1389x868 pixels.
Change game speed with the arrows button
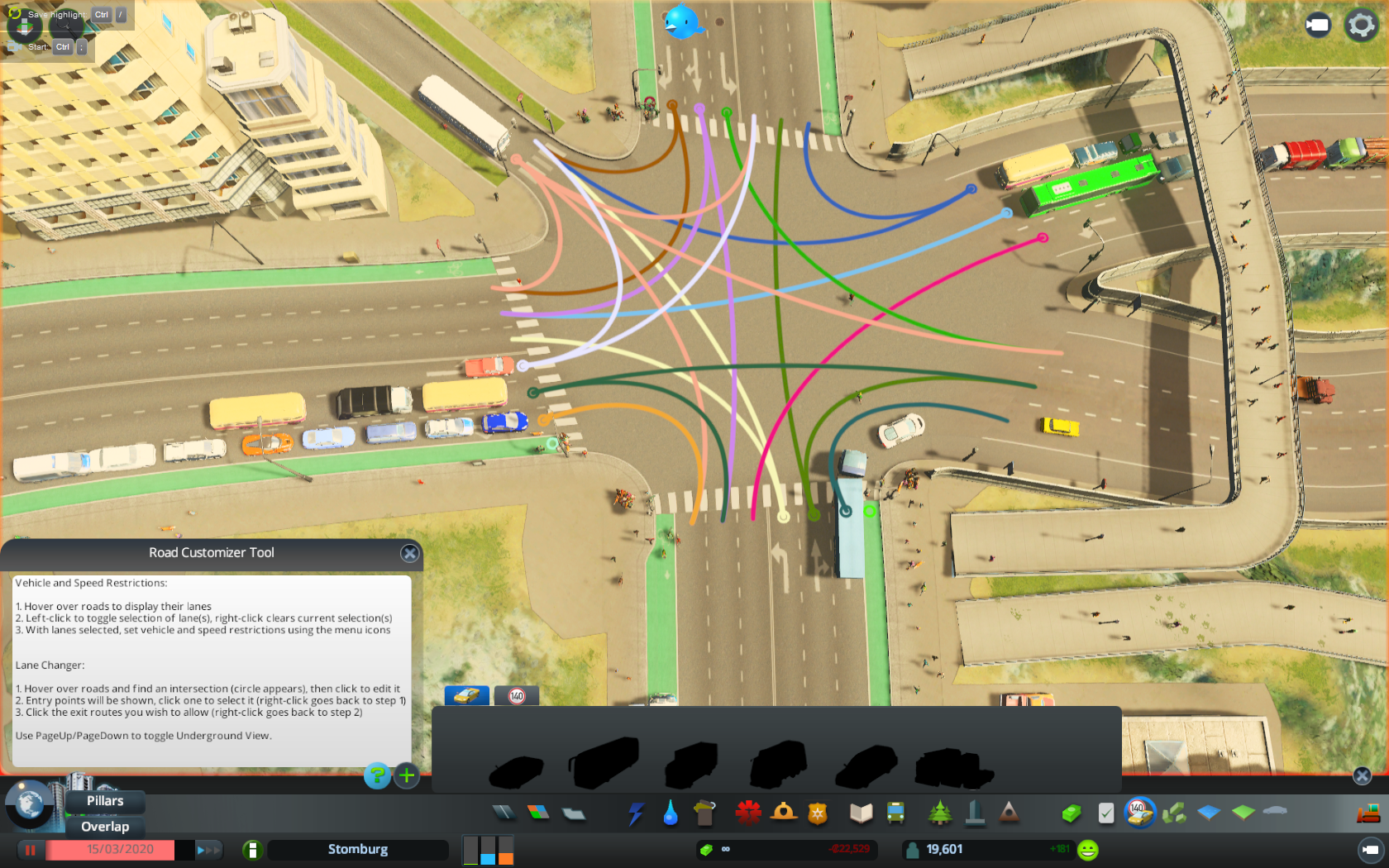[208, 850]
